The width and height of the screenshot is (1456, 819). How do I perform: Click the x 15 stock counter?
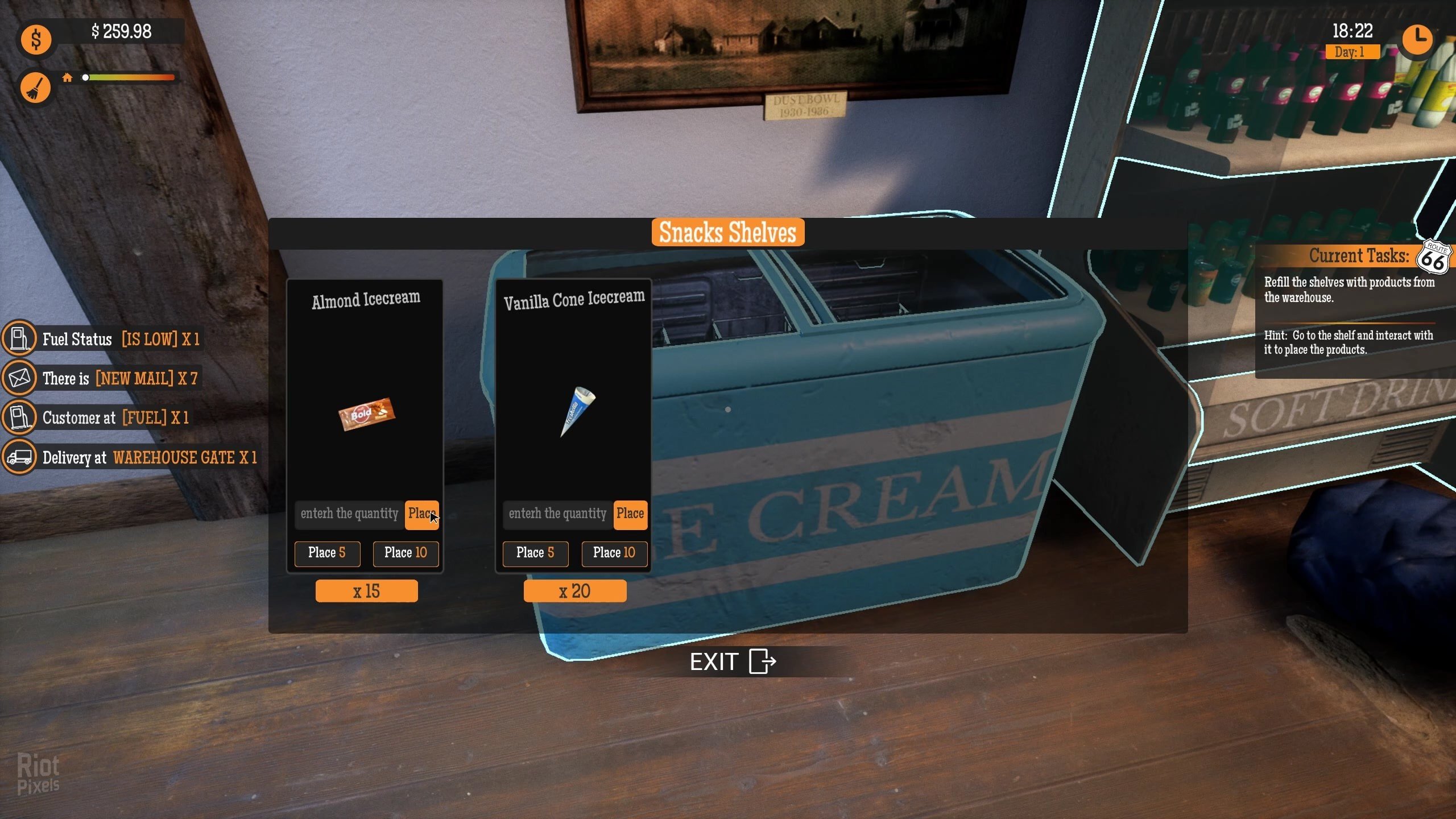[366, 590]
